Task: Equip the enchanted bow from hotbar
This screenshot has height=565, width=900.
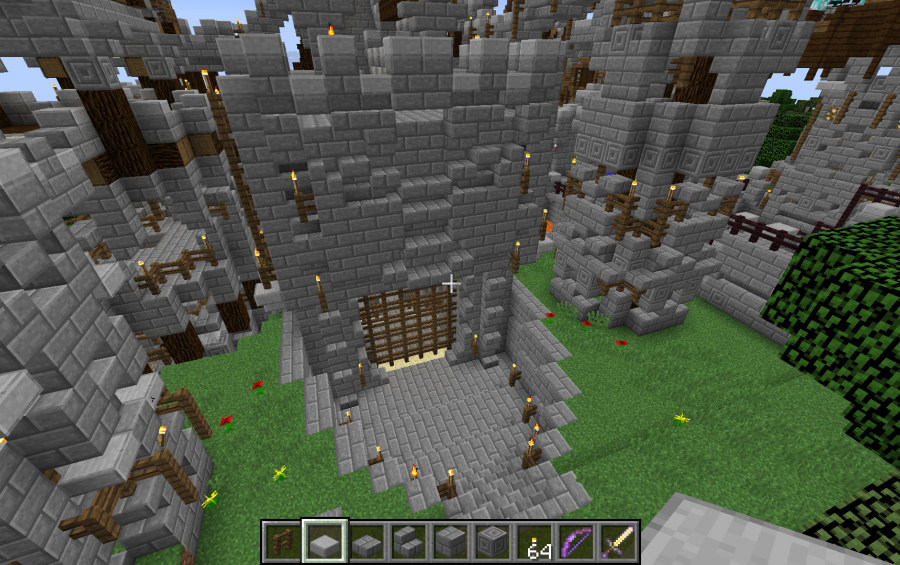Action: pos(576,542)
